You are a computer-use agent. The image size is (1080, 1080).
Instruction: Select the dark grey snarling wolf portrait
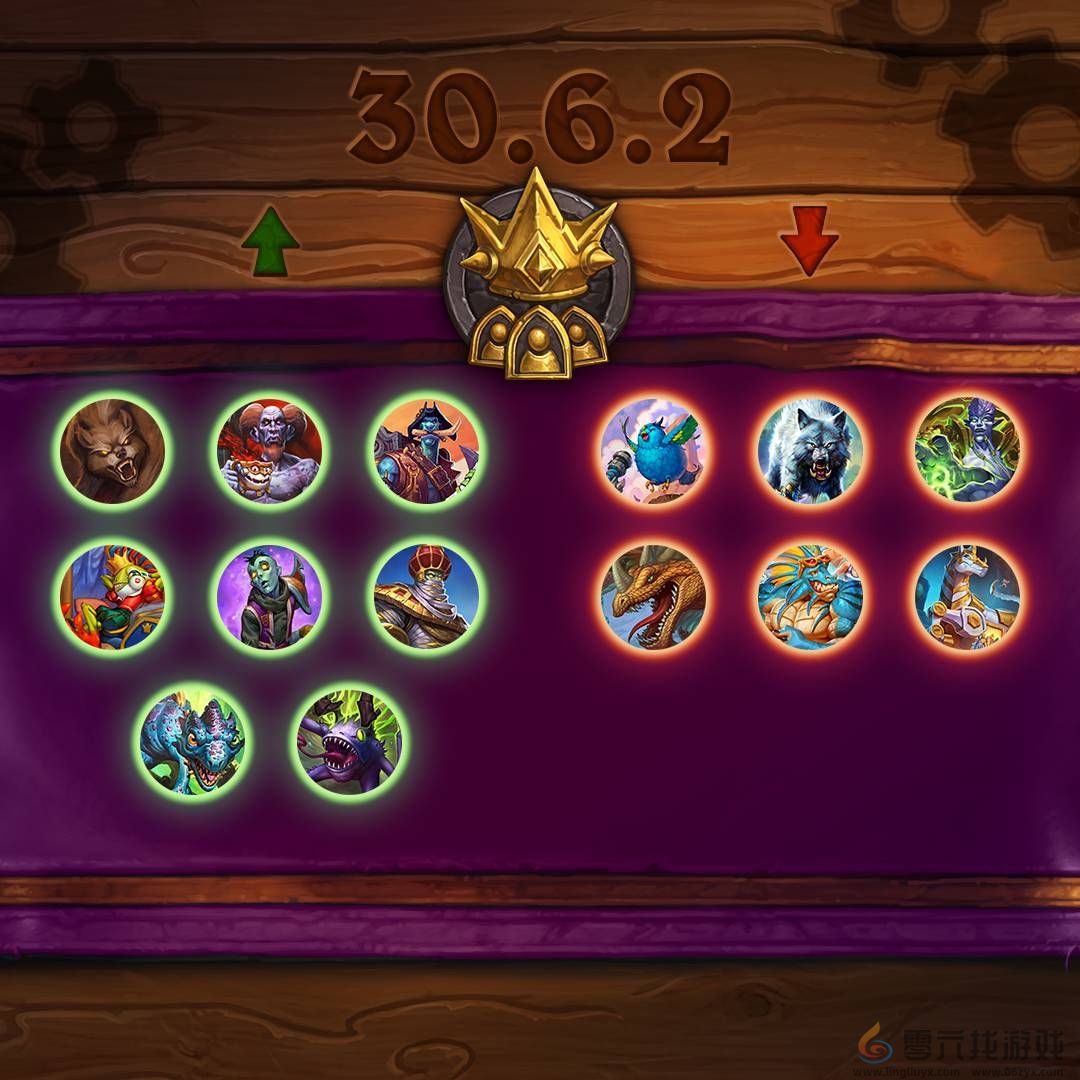coord(810,451)
